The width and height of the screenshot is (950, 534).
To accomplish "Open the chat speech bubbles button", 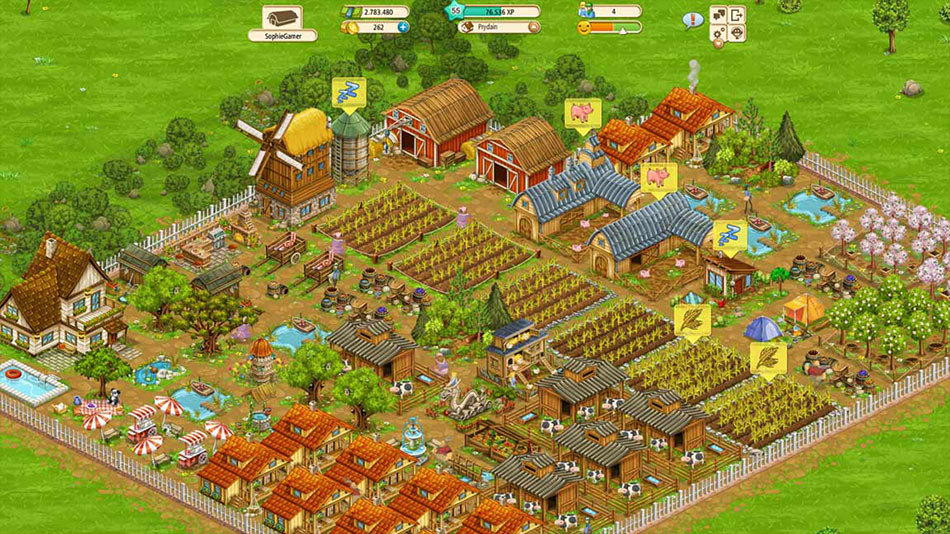I will [x=719, y=15].
